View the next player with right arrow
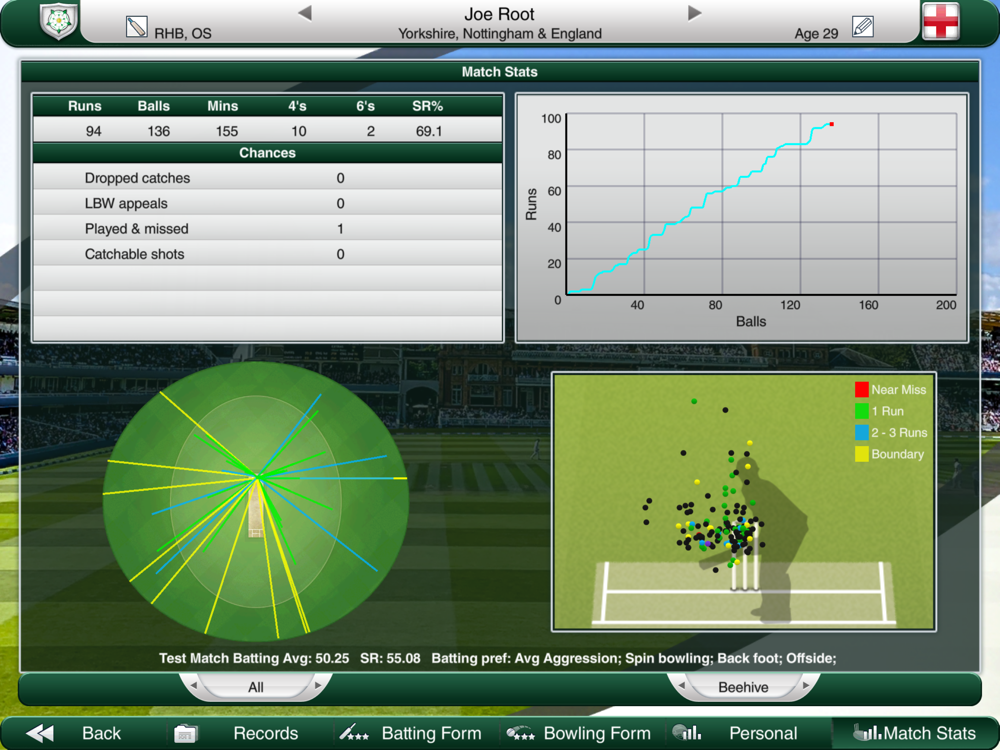Viewport: 1000px width, 750px height. 695,13
